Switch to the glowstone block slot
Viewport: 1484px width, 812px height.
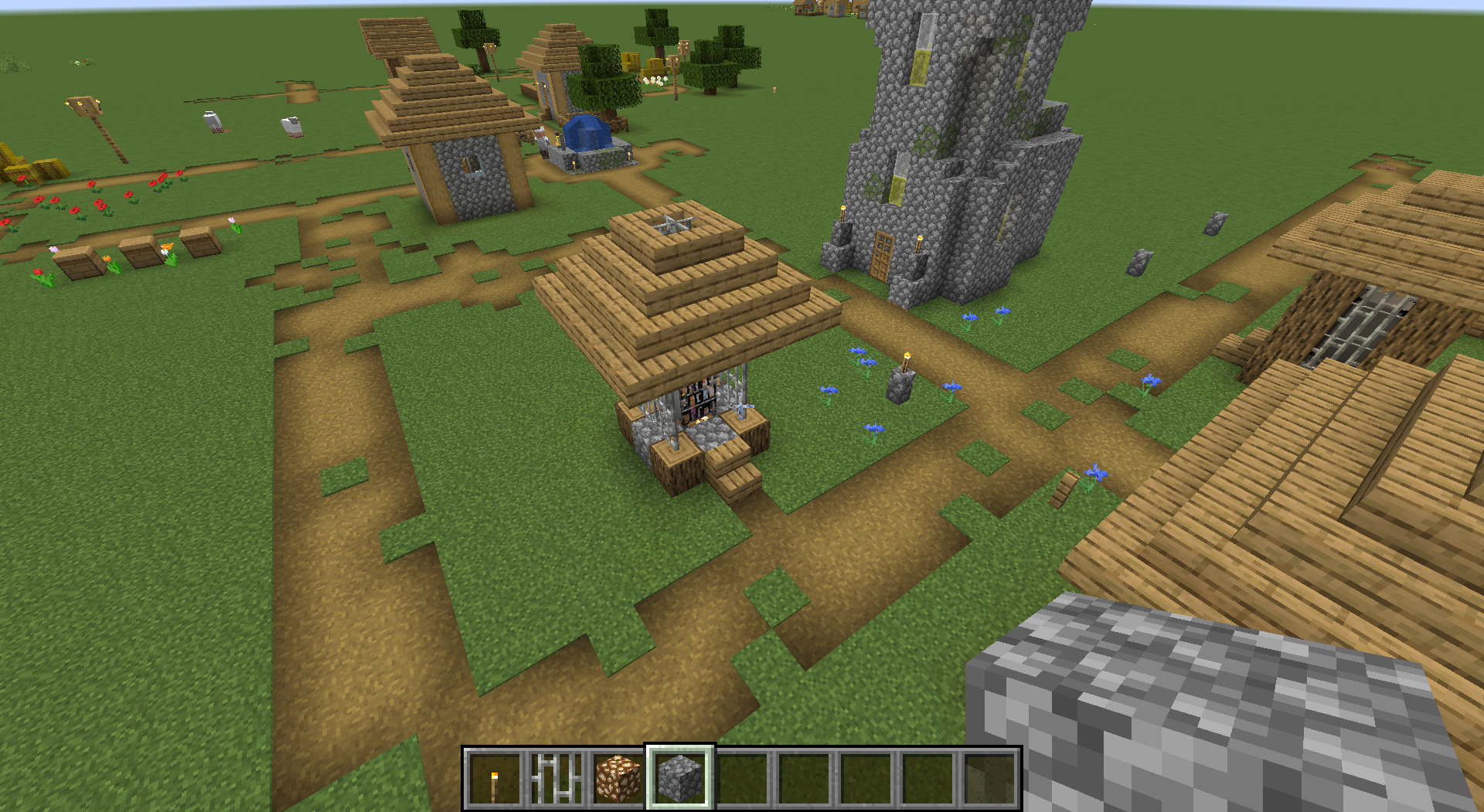click(x=618, y=779)
